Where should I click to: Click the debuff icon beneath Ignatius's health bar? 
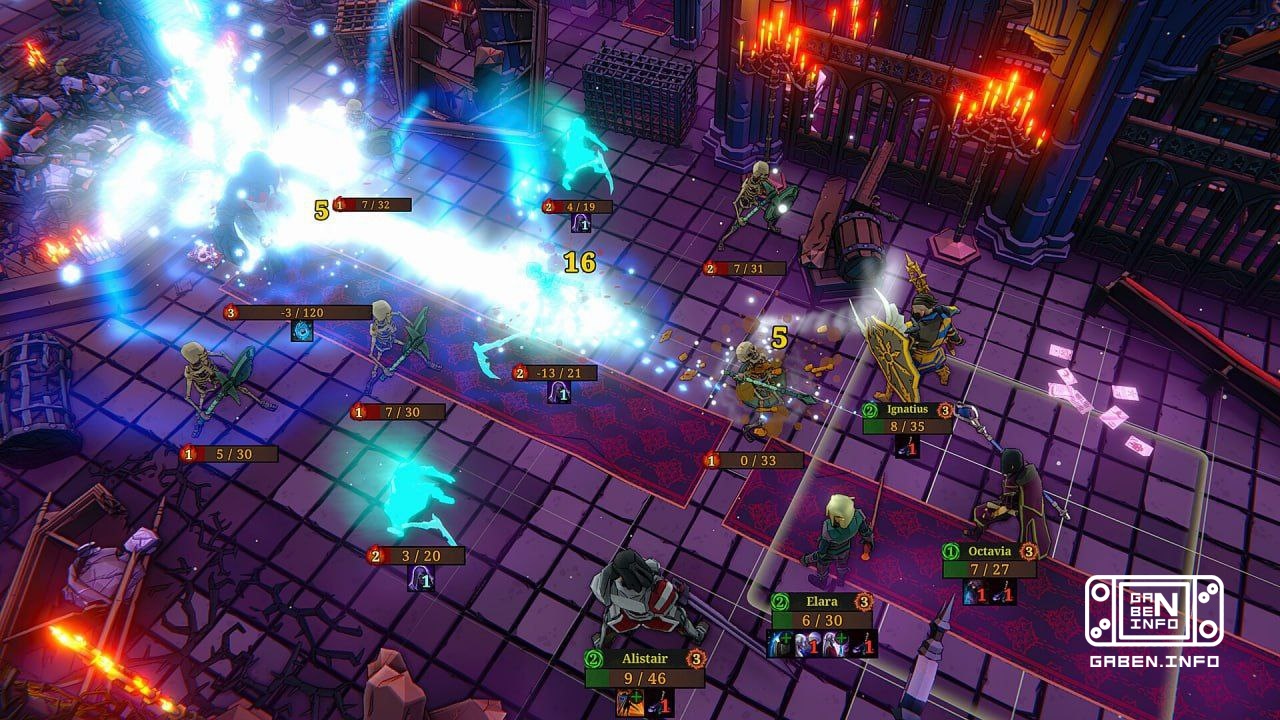[x=907, y=445]
